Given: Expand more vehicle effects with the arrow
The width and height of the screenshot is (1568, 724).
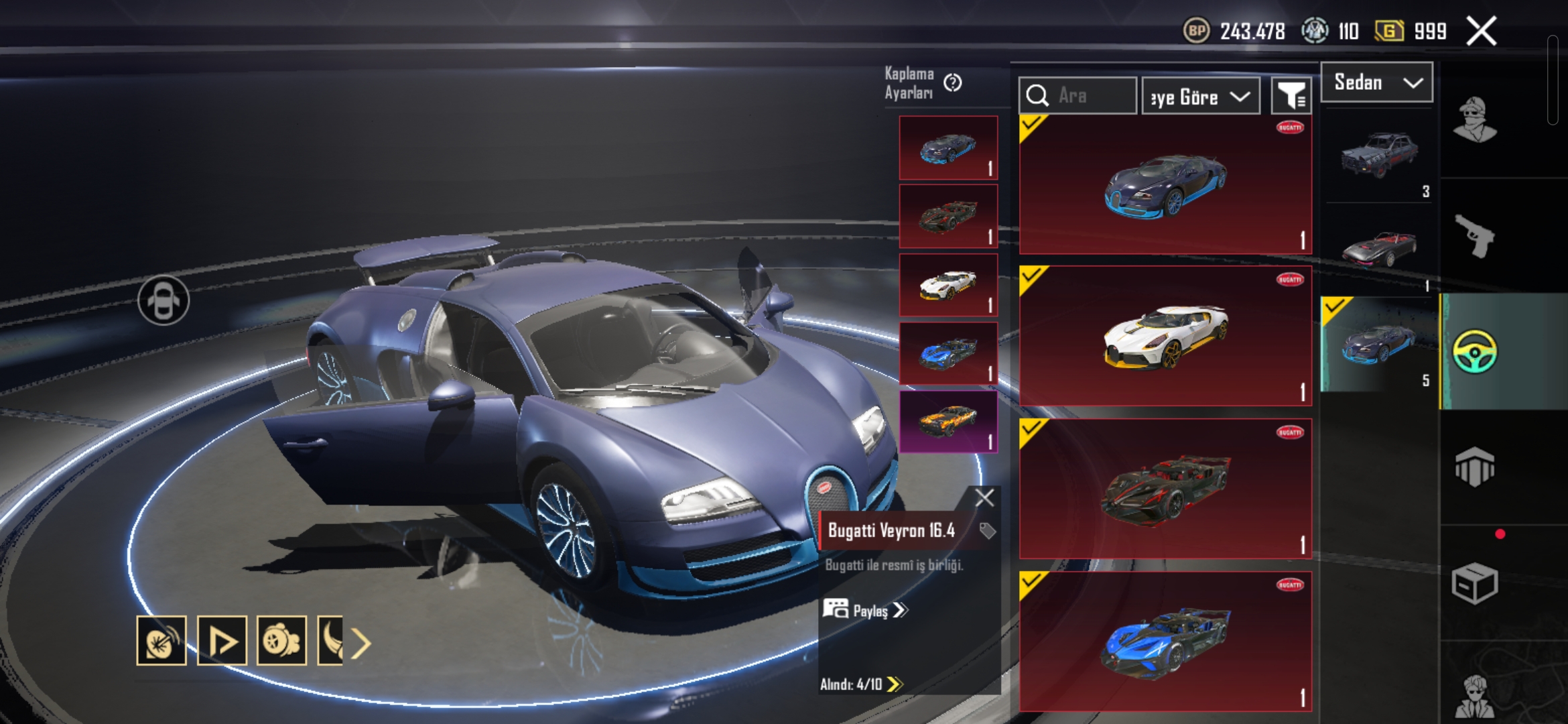Looking at the screenshot, I should click(x=361, y=644).
